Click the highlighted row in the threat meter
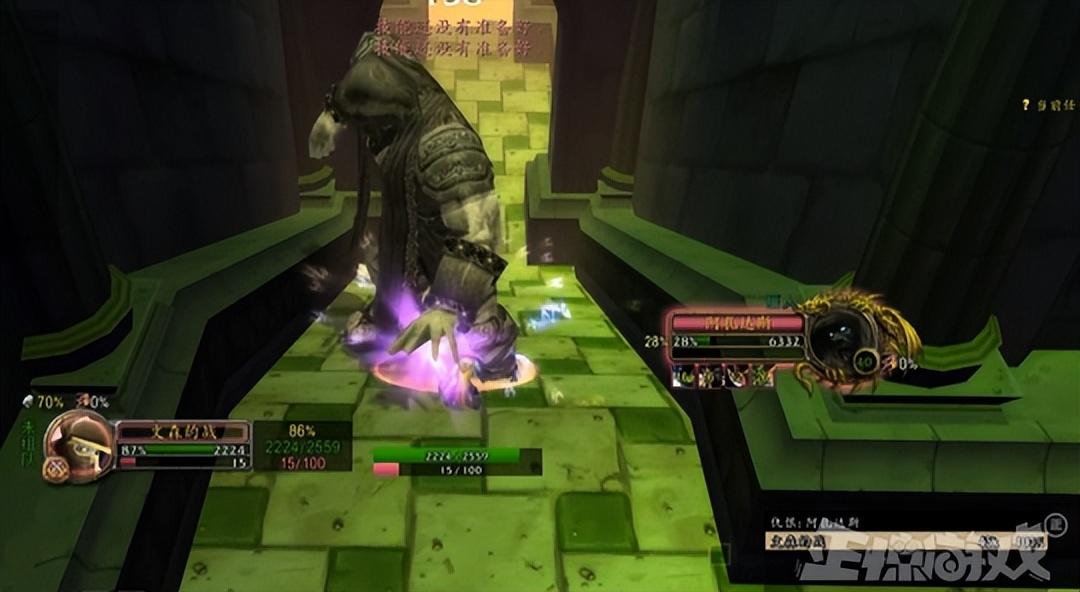The image size is (1080, 592). pyautogui.click(x=900, y=541)
